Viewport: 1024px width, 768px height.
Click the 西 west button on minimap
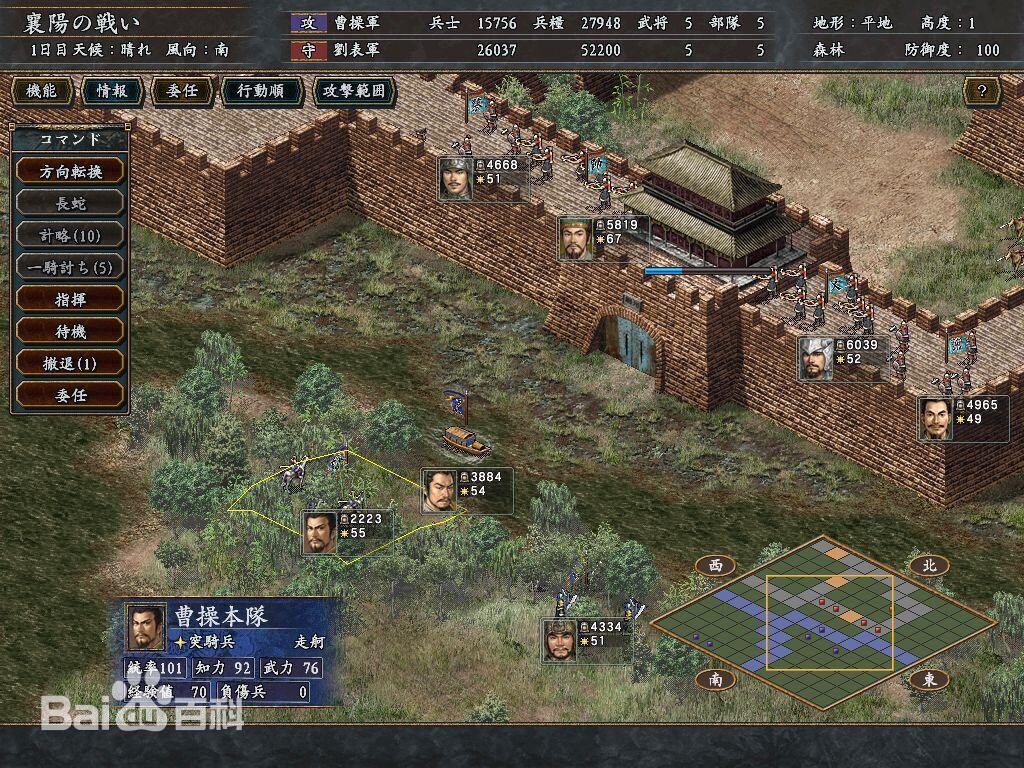coord(715,566)
